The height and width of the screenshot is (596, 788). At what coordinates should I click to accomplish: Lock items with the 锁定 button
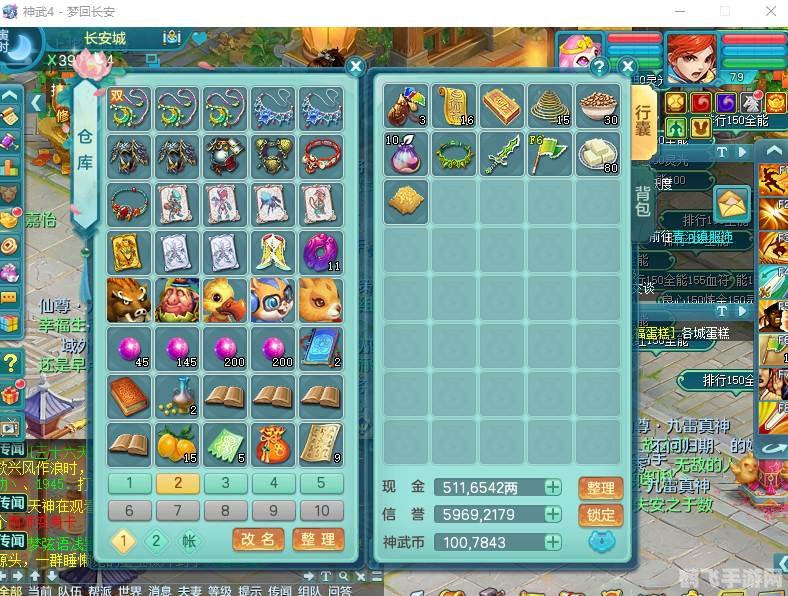point(600,515)
